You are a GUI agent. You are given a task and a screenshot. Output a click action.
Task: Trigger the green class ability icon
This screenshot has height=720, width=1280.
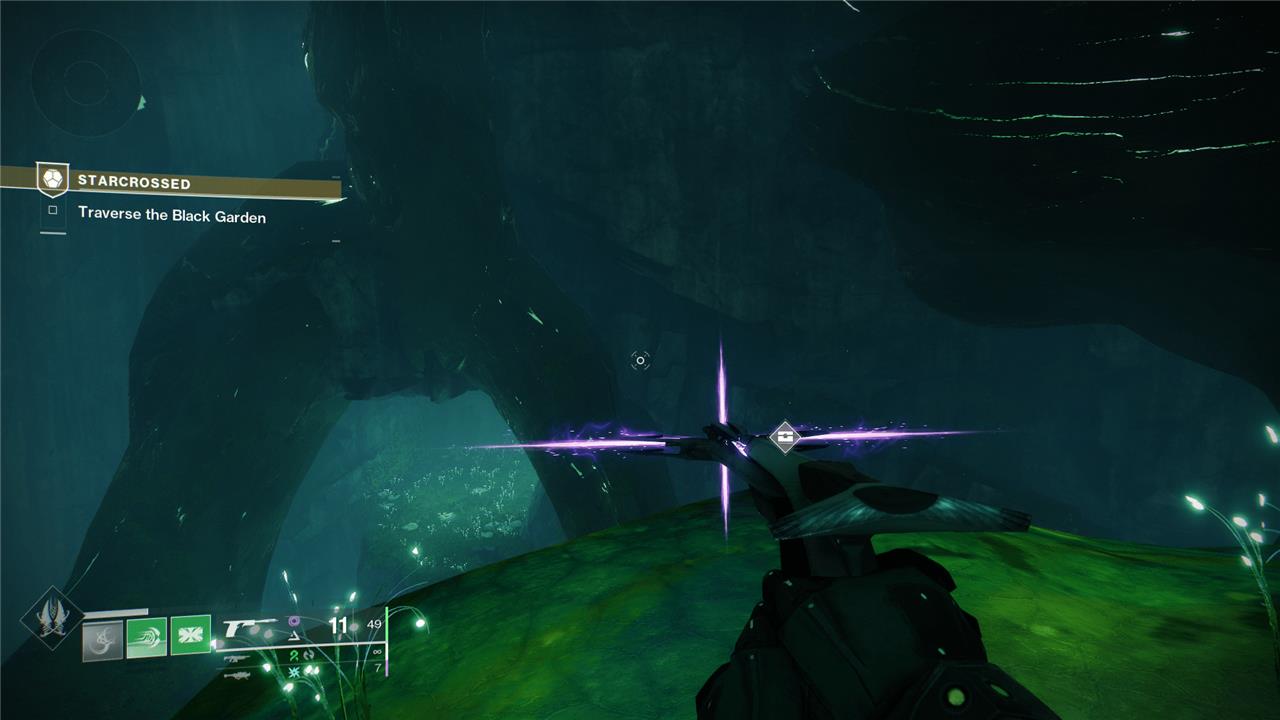[190, 635]
